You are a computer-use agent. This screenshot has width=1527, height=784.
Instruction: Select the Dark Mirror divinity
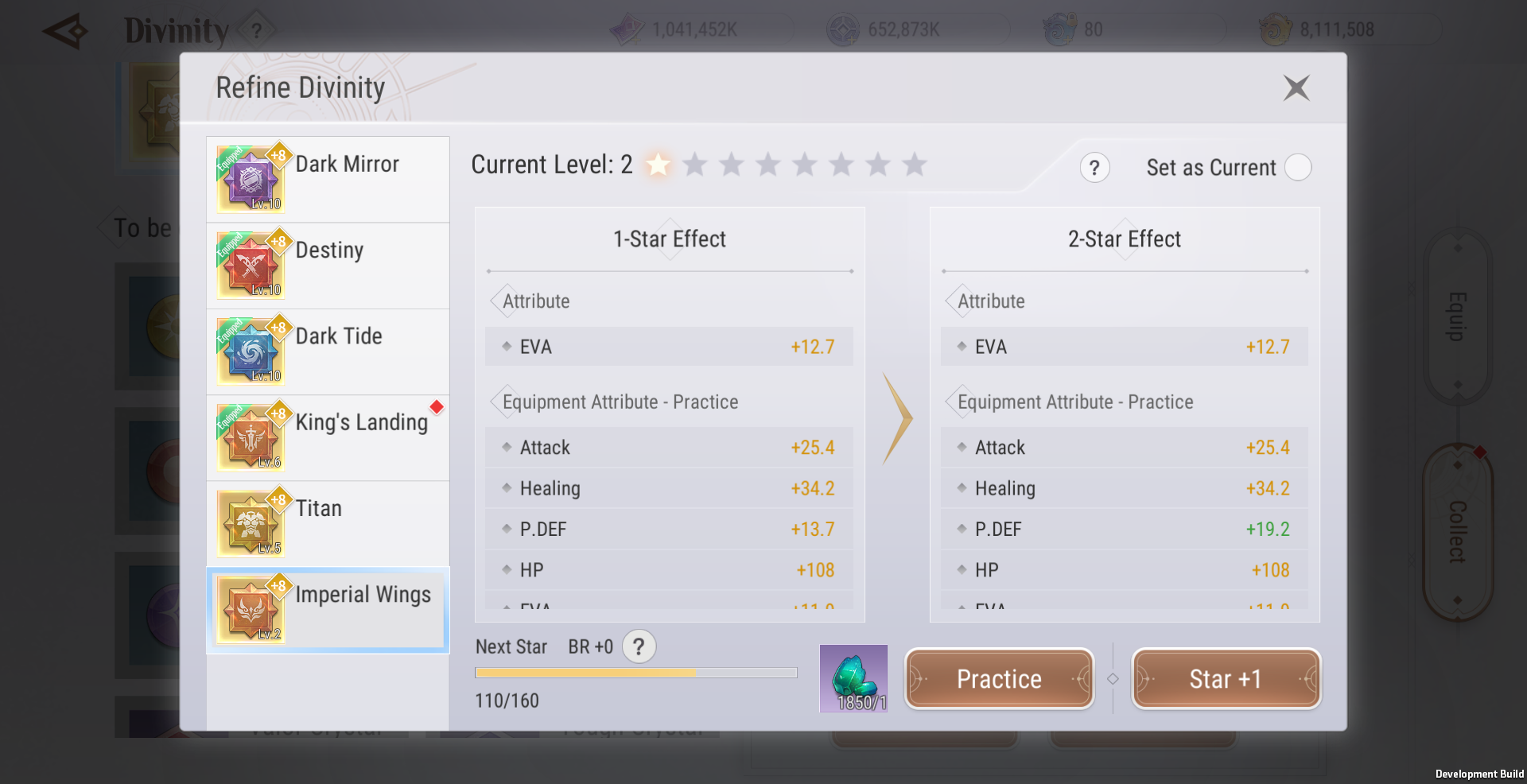click(328, 180)
